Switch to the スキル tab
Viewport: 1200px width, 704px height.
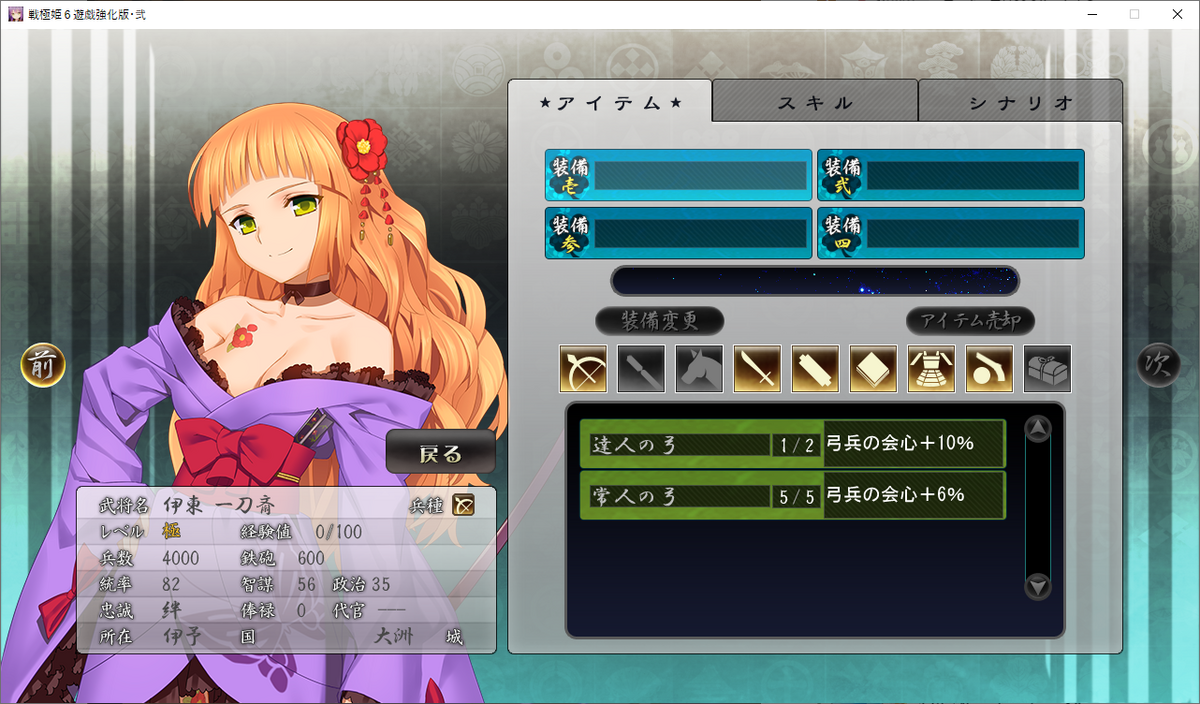[x=815, y=102]
